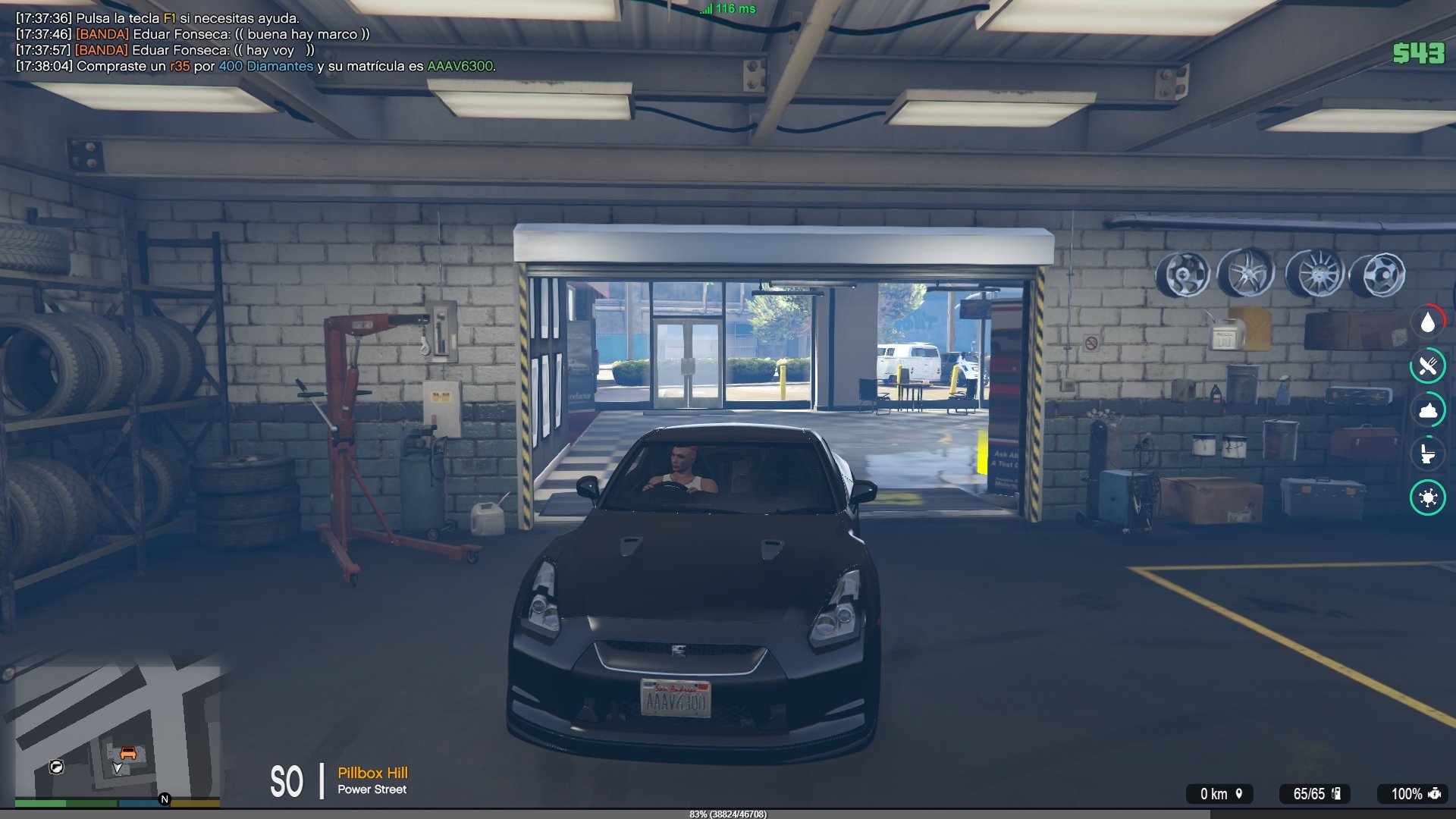The width and height of the screenshot is (1456, 819).
Task: Select the gun shop blip on minimap
Action: pyautogui.click(x=56, y=767)
